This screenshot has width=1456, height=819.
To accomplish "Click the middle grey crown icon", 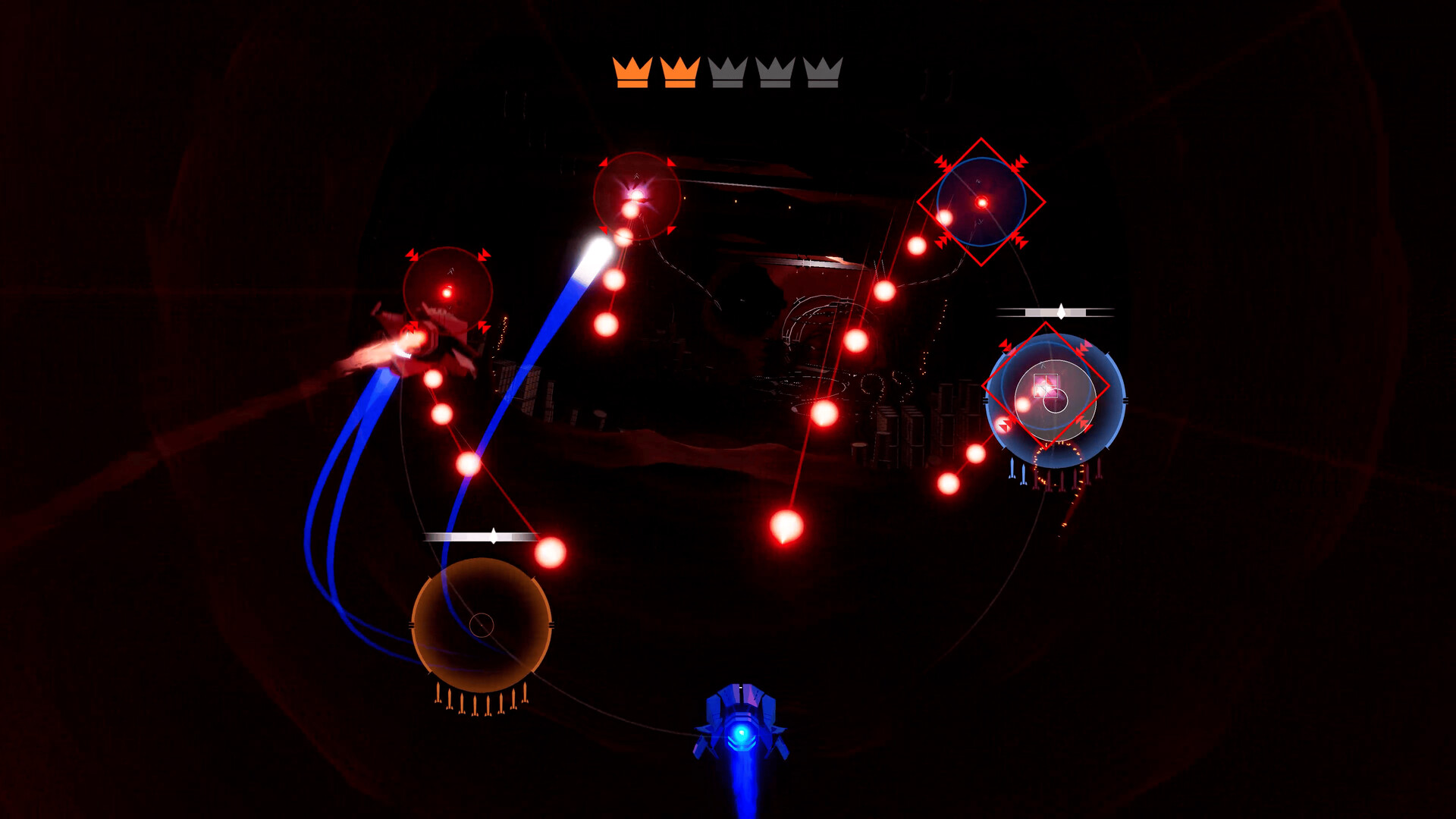I will [728, 73].
